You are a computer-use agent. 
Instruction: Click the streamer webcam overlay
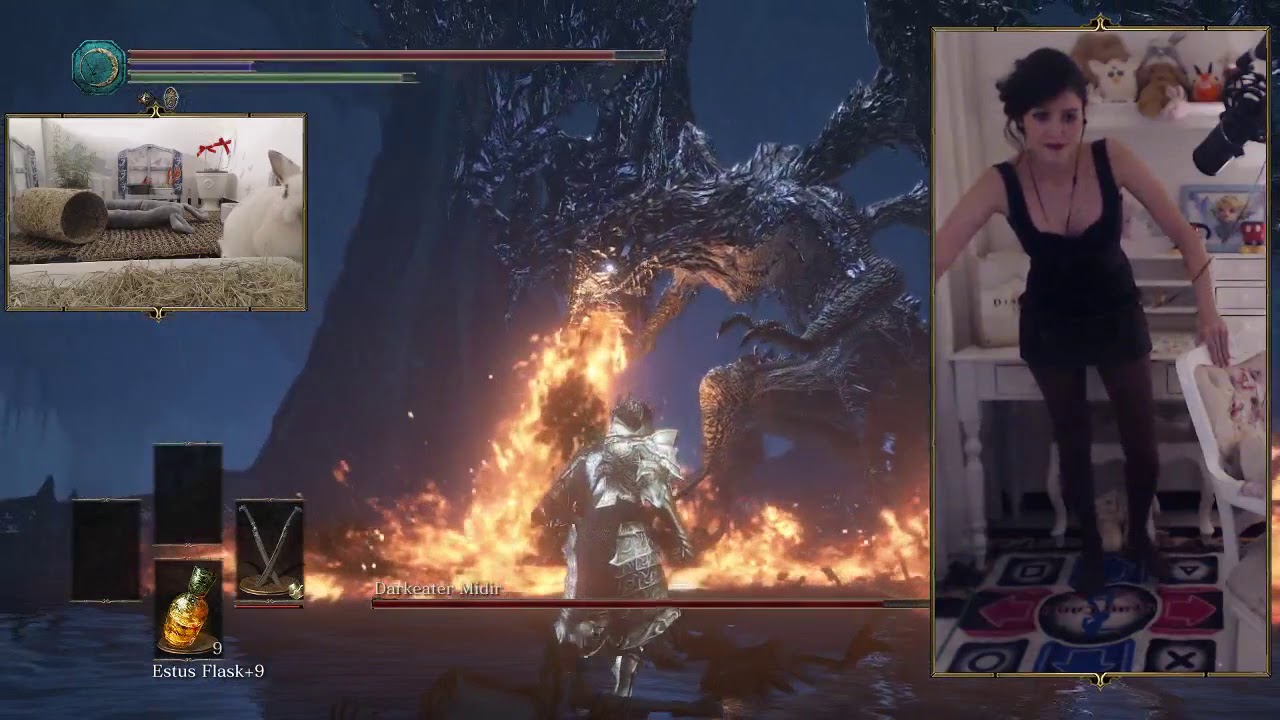(x=1100, y=350)
